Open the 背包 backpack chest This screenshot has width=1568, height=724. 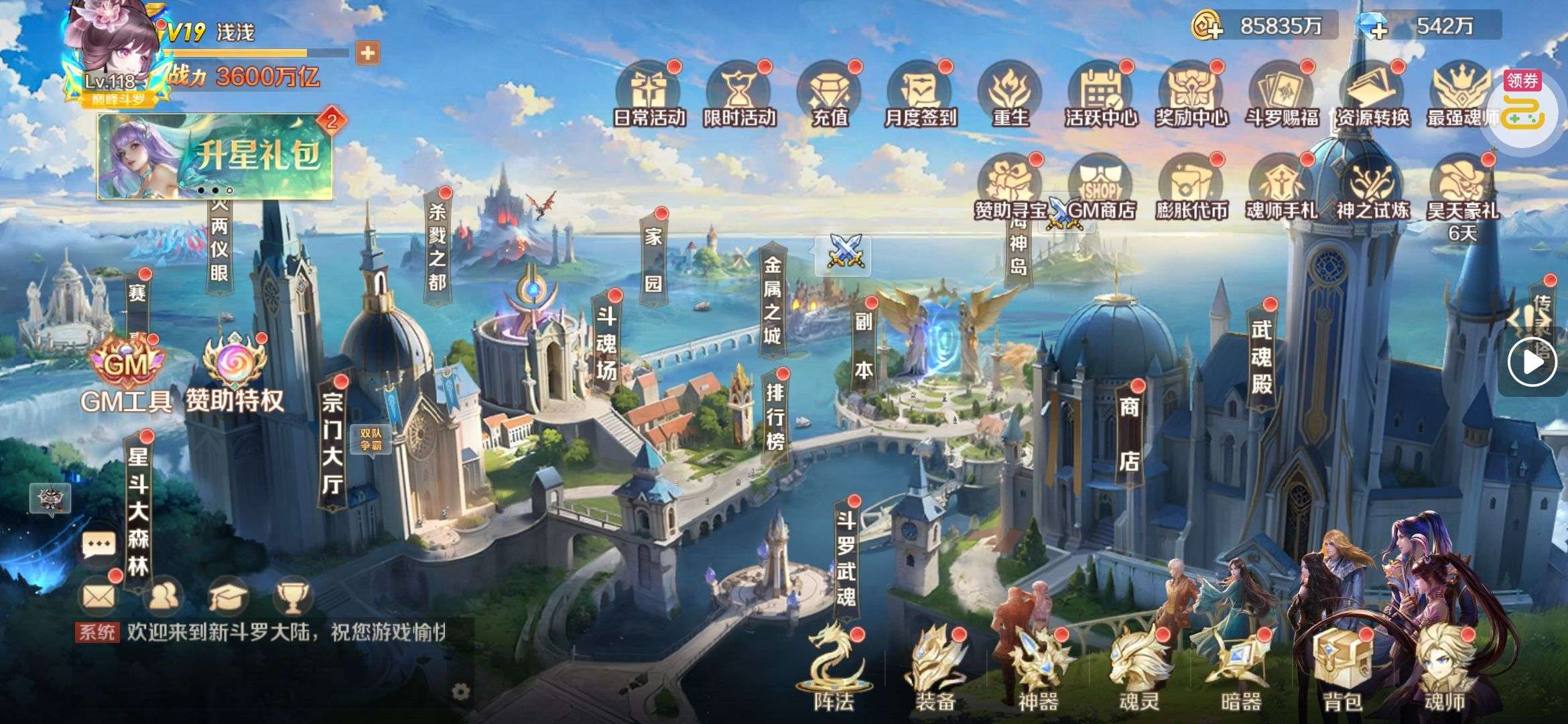coord(1342,670)
